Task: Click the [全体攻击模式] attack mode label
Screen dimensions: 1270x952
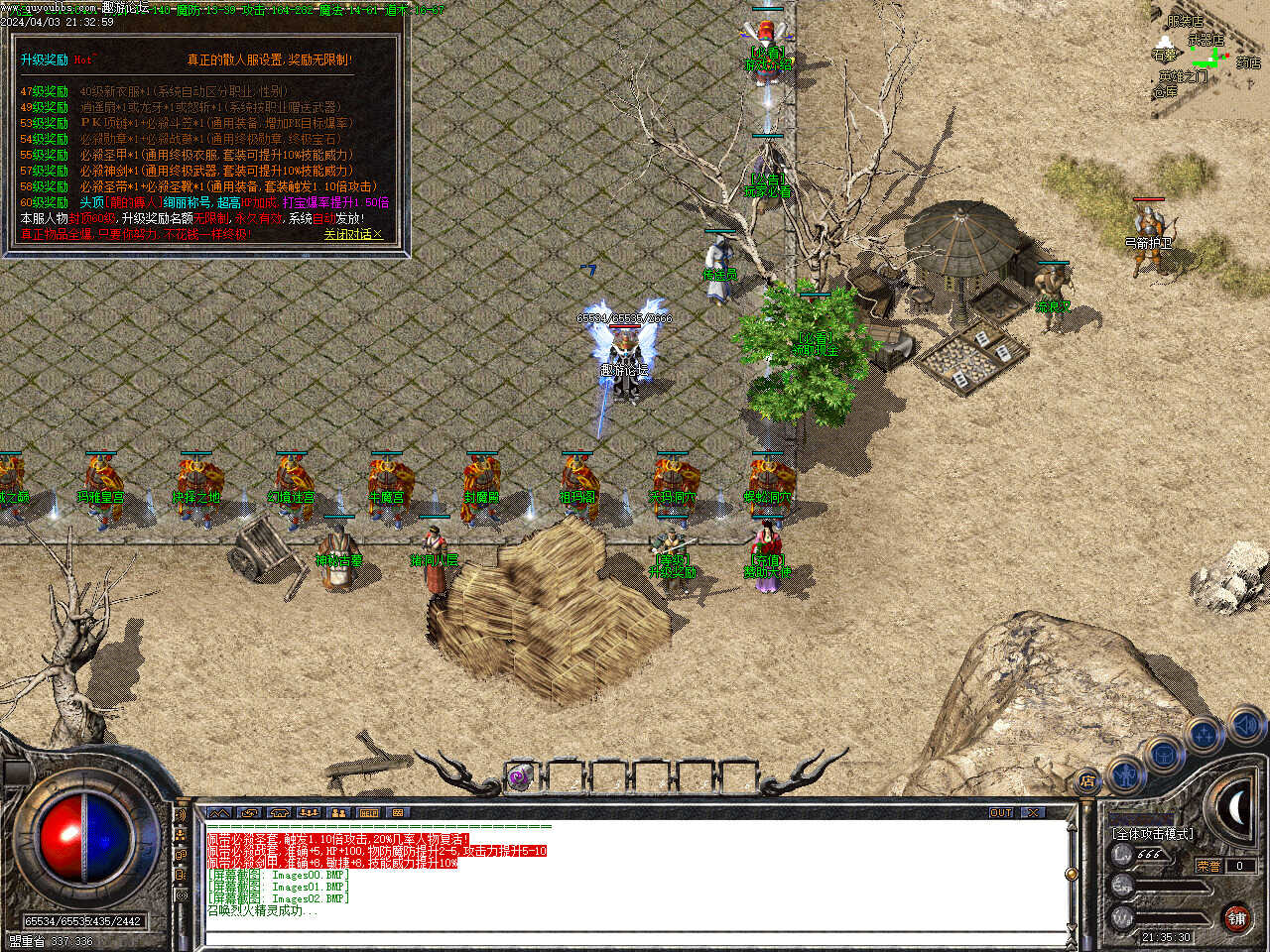Action: pyautogui.click(x=1152, y=834)
